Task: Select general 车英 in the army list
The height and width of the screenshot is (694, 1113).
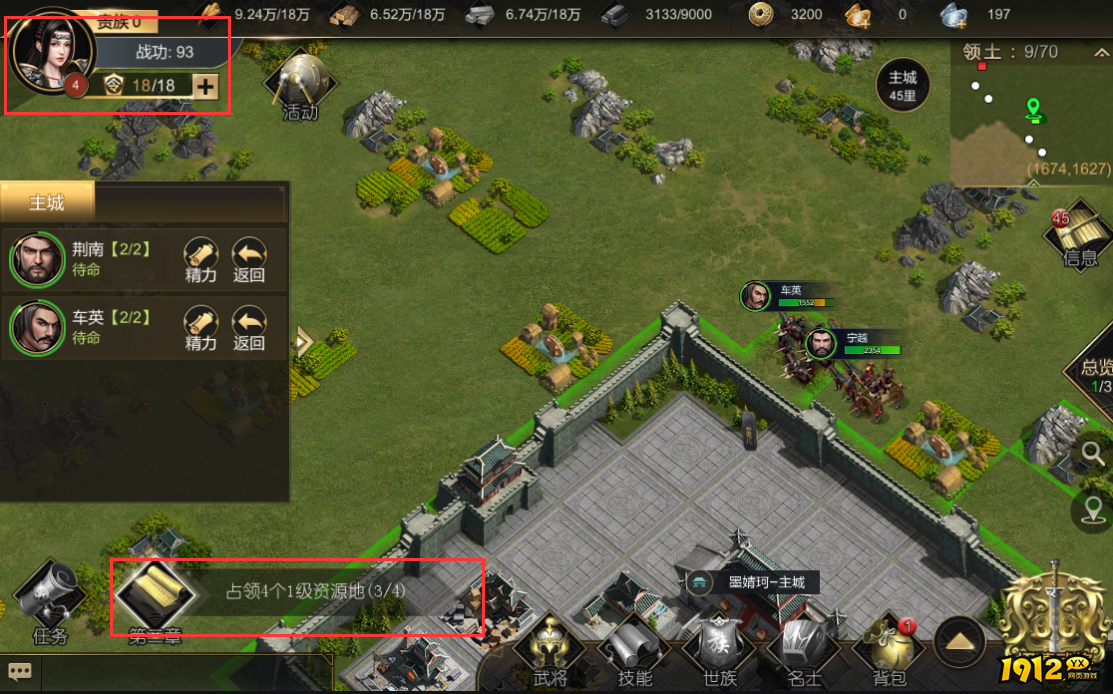Action: pos(36,328)
